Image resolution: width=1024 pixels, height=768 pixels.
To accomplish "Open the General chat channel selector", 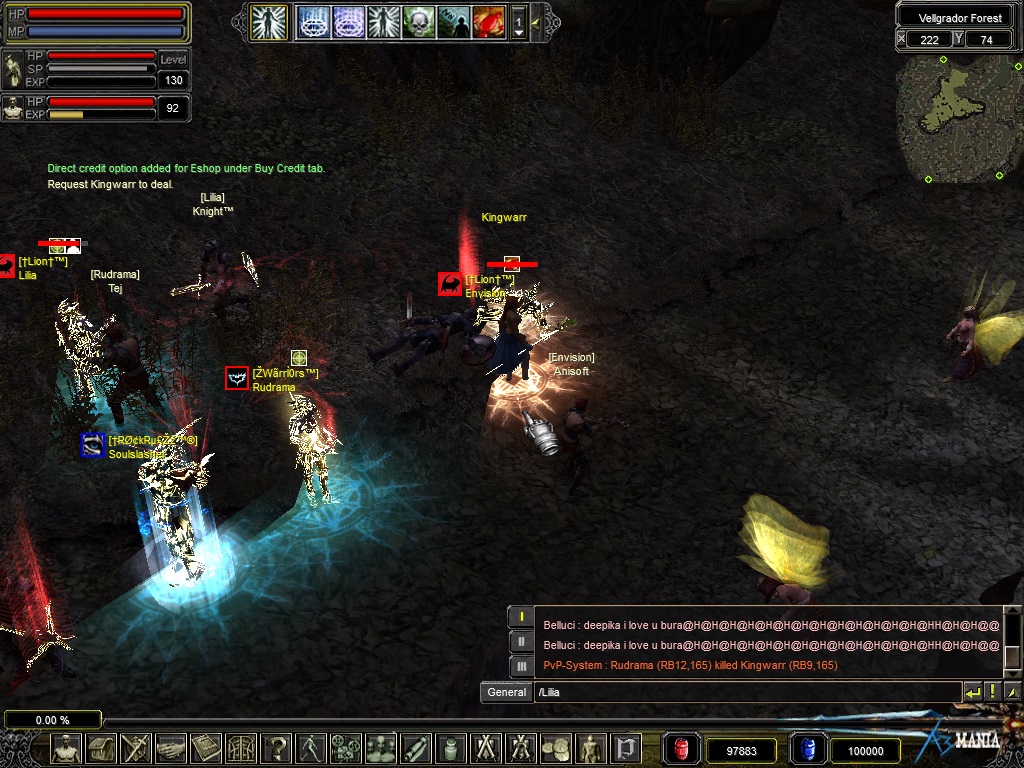I will [507, 692].
